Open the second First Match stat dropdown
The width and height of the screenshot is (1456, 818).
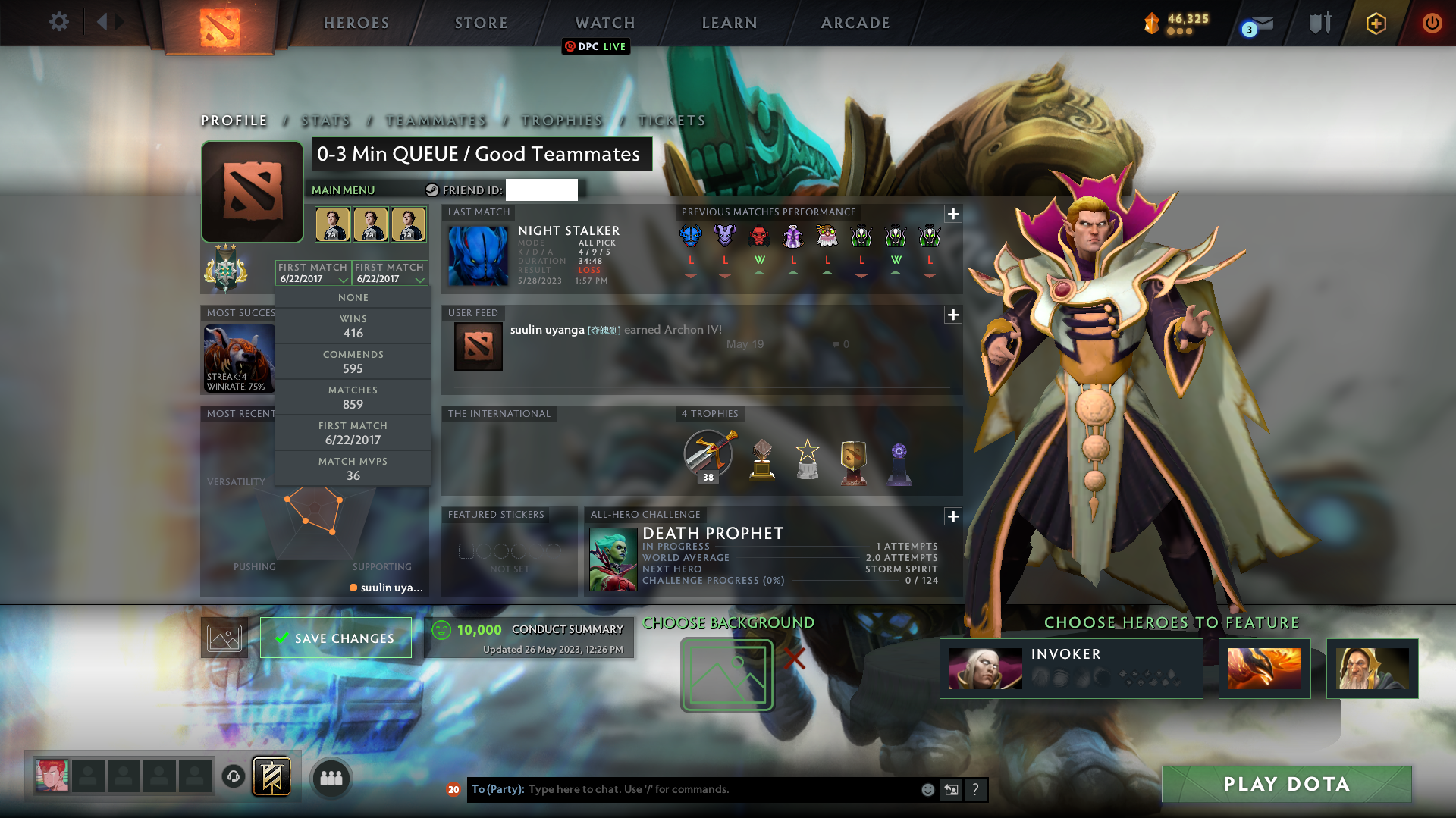click(x=389, y=273)
